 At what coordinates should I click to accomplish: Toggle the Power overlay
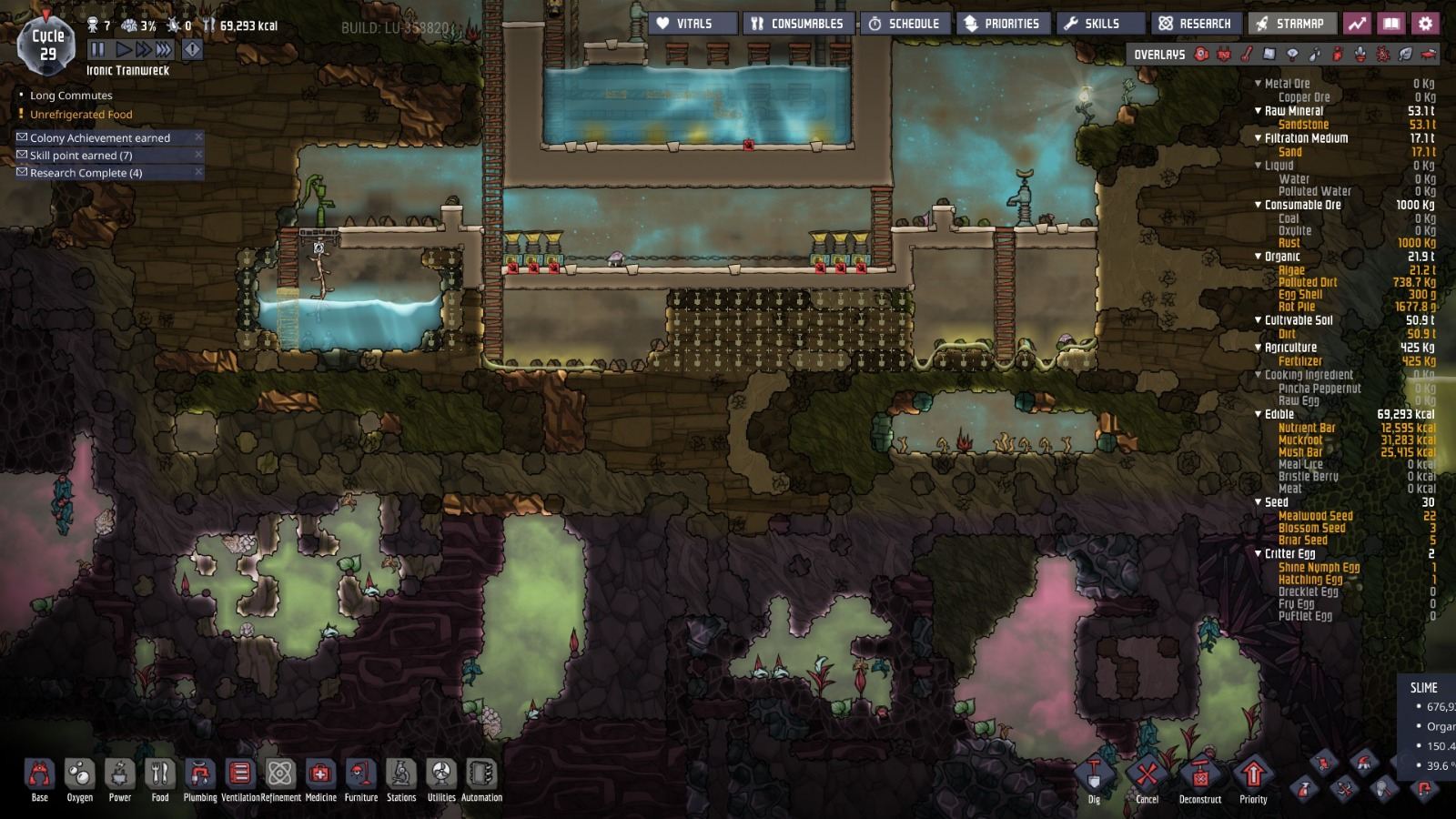tap(1224, 55)
